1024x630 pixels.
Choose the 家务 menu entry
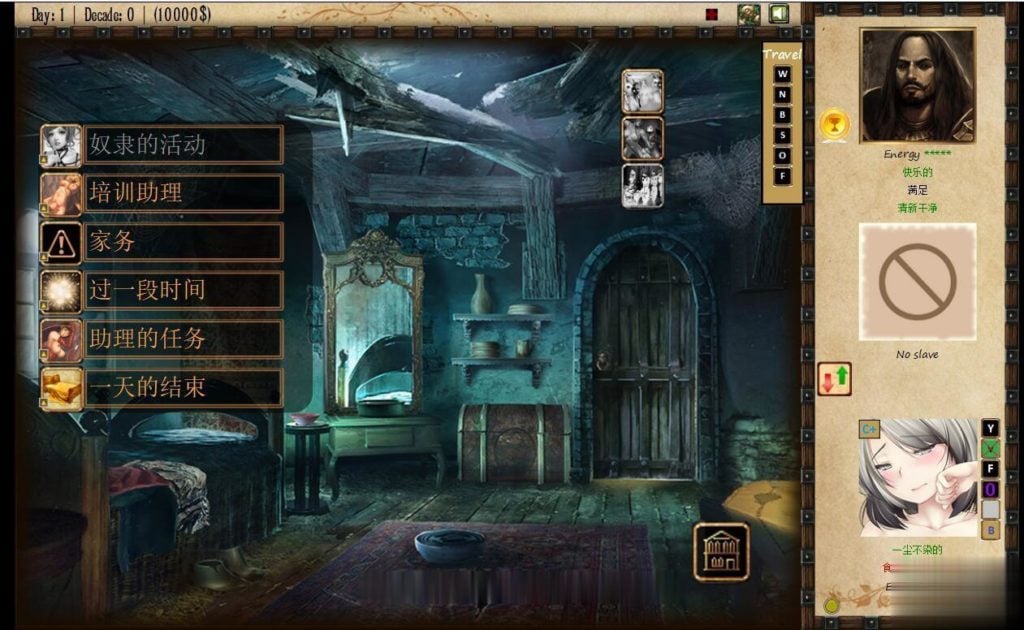[x=161, y=241]
